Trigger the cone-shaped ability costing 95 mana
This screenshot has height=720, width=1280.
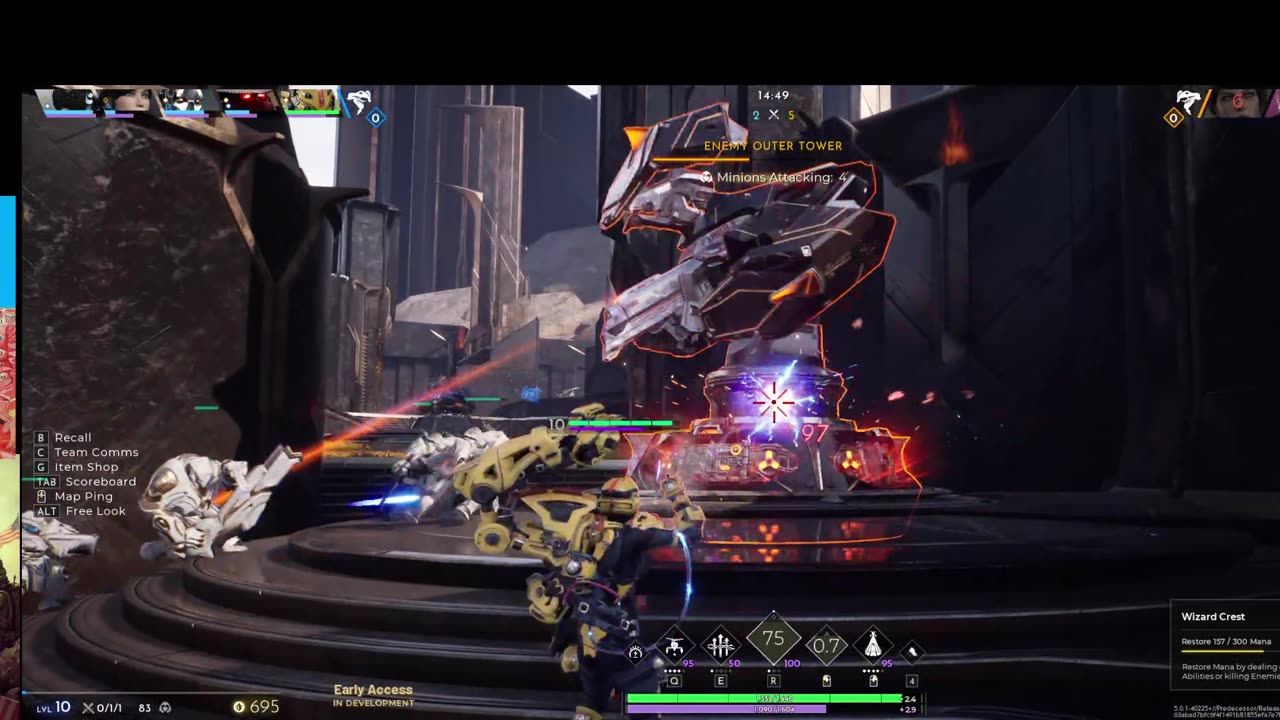pos(873,646)
